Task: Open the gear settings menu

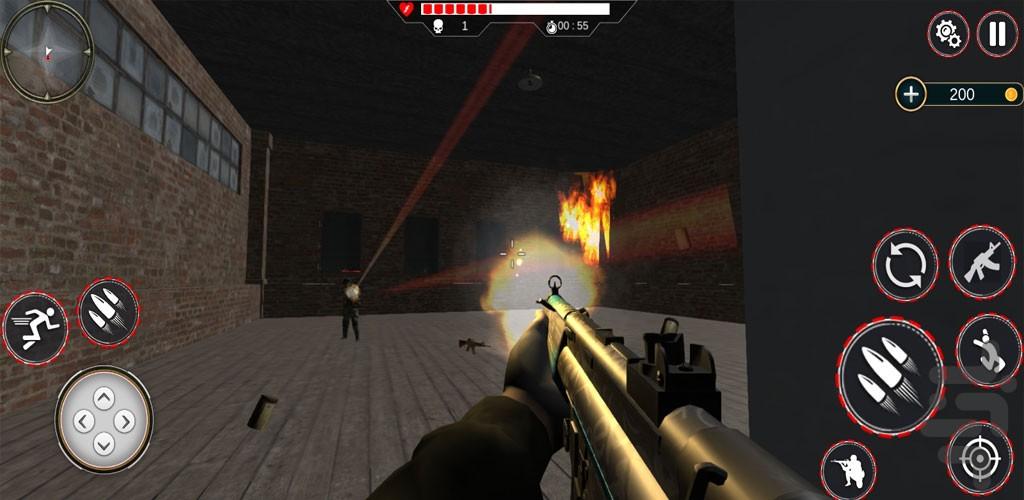Action: 947,34
